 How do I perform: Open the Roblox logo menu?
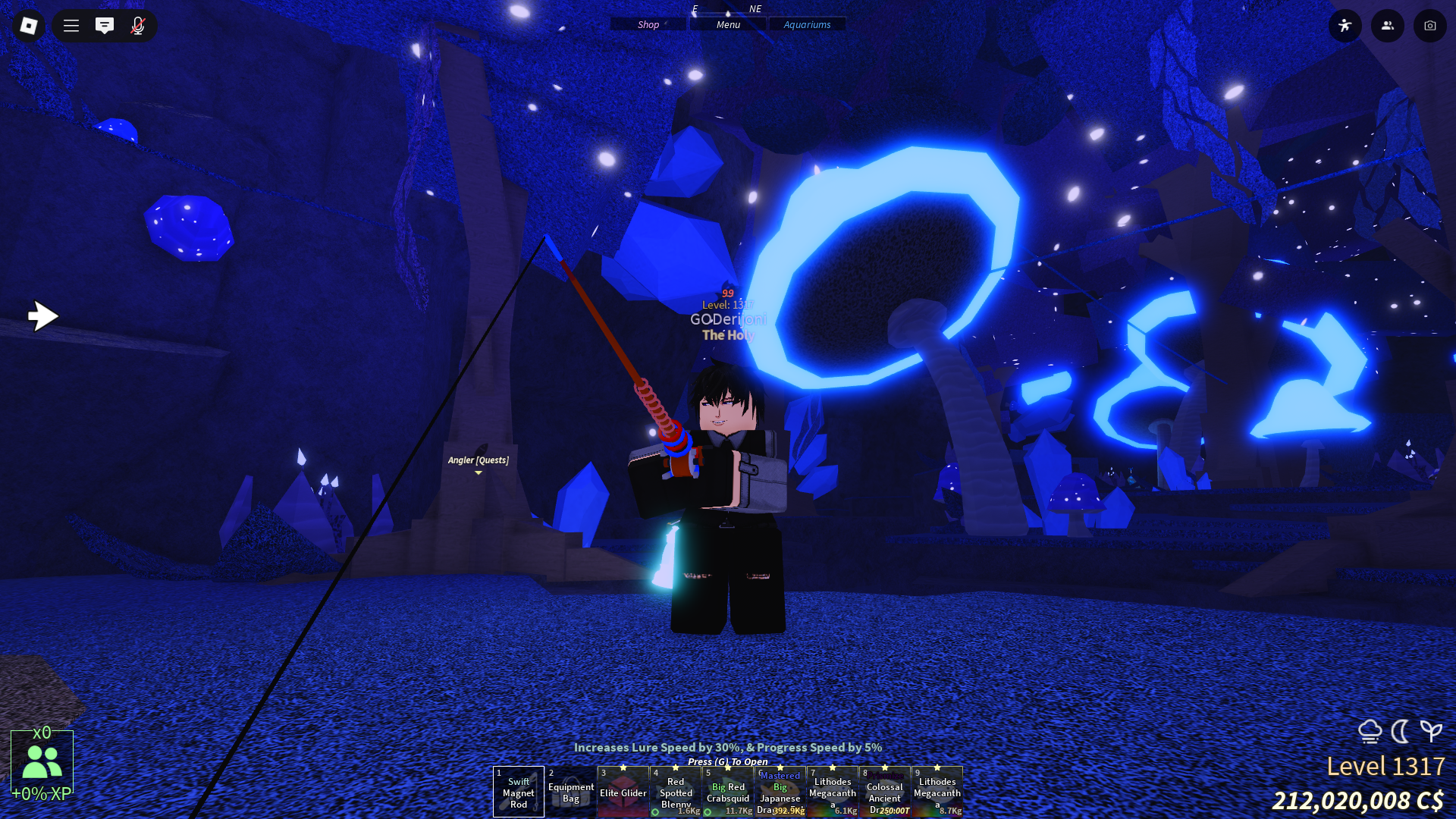click(x=29, y=26)
